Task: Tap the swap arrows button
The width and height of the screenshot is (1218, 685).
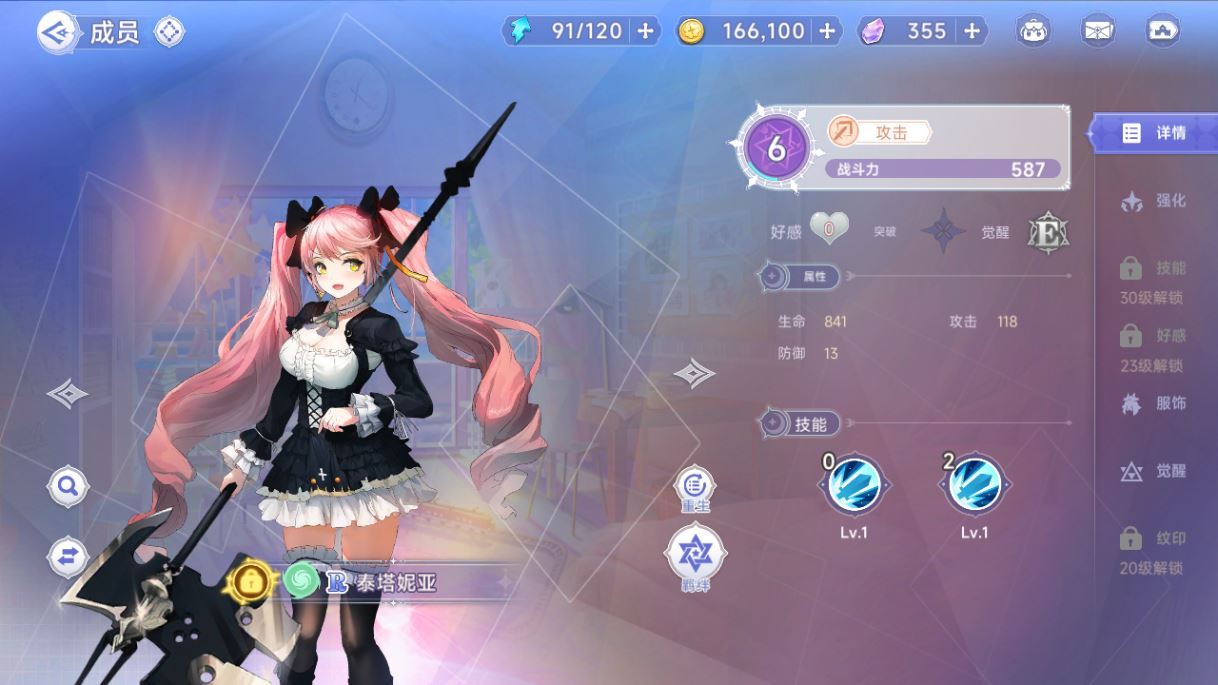Action: click(68, 557)
